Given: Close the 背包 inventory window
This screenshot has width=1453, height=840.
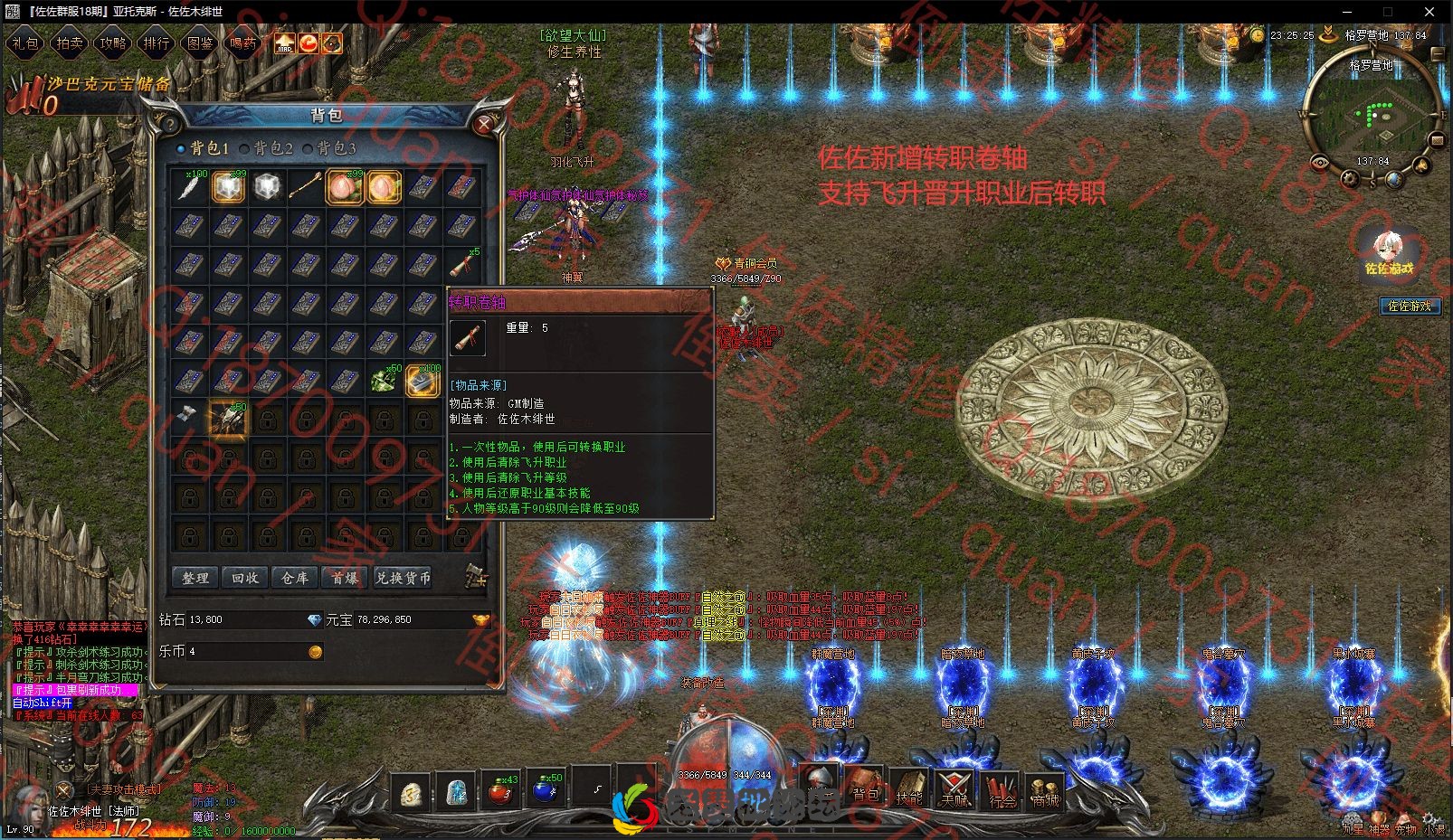Looking at the screenshot, I should (485, 125).
